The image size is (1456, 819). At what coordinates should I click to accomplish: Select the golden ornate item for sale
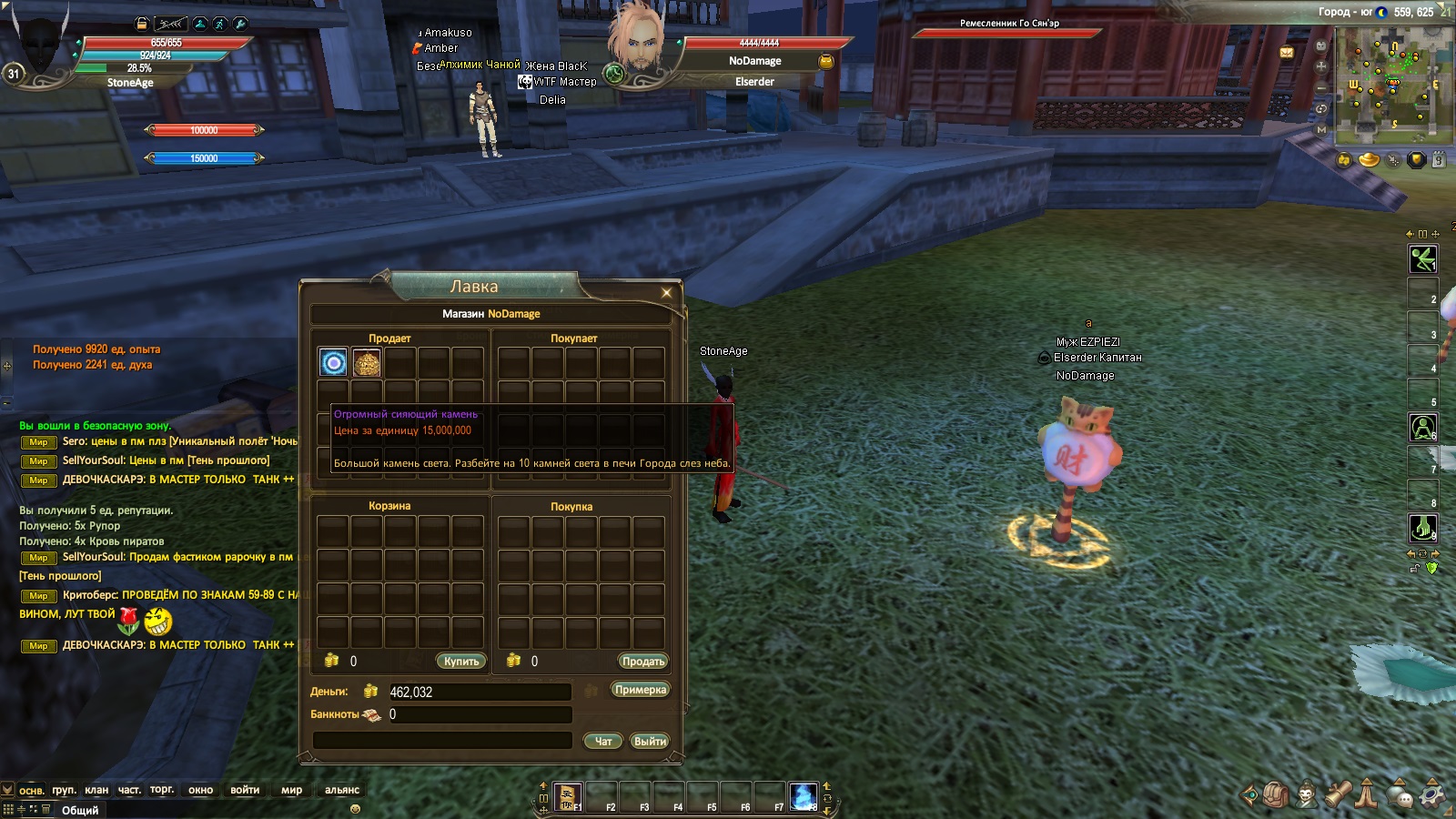point(367,363)
